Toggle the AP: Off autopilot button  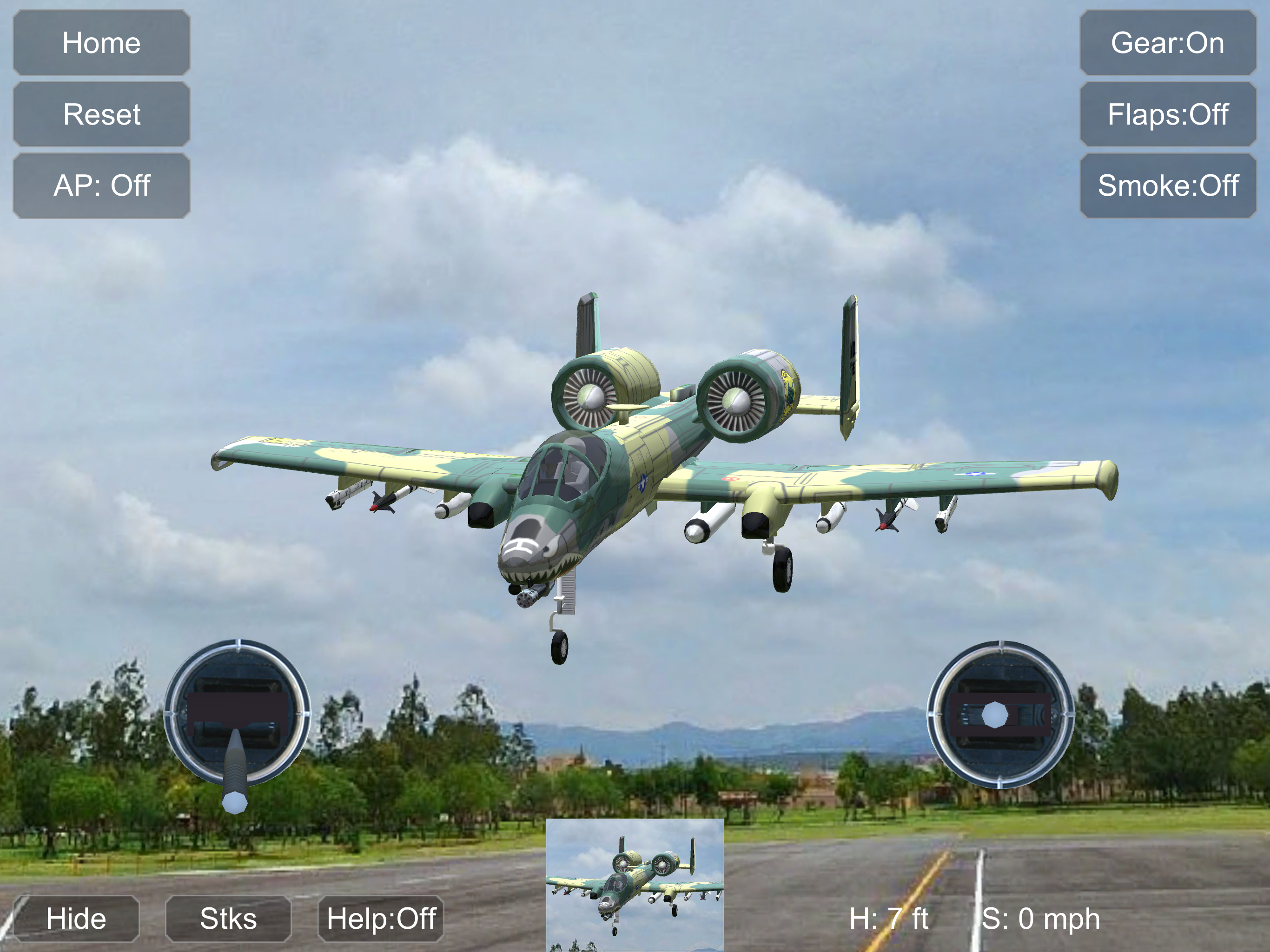pyautogui.click(x=102, y=185)
